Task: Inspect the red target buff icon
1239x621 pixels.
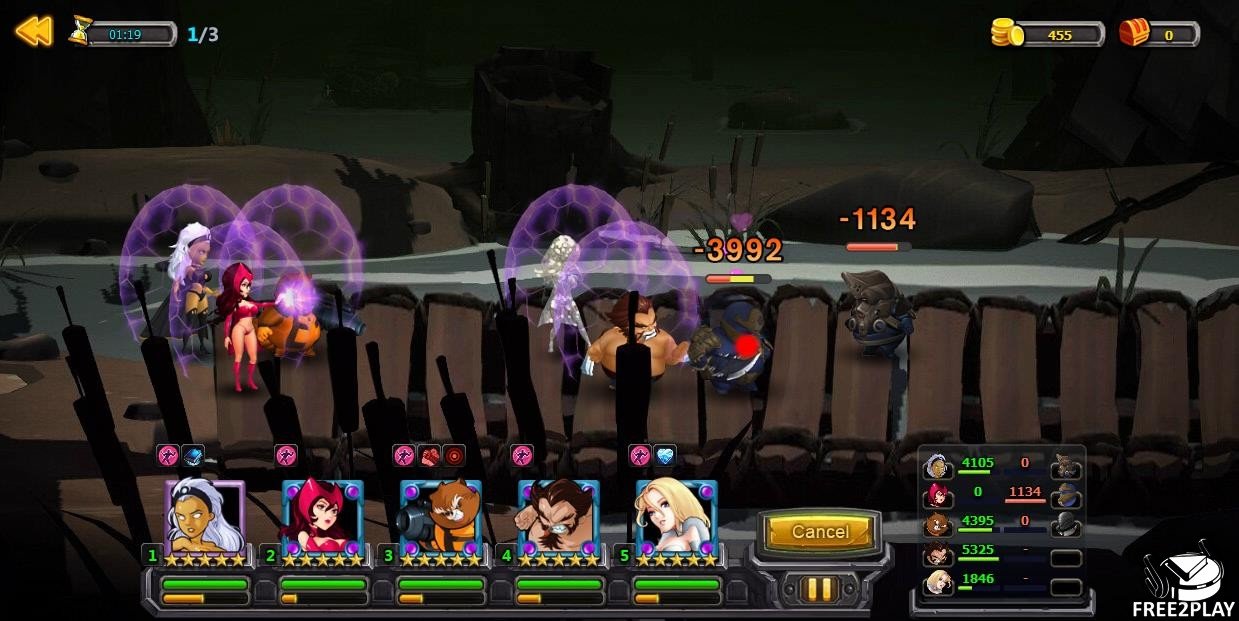Action: [x=454, y=456]
